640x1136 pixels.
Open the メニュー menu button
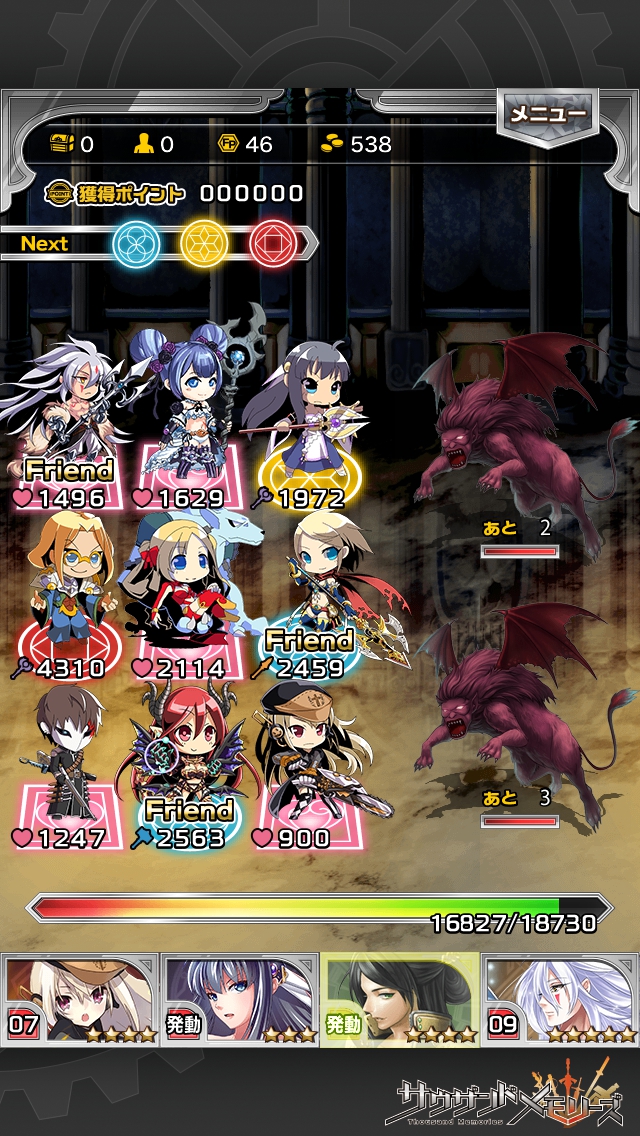click(x=548, y=115)
